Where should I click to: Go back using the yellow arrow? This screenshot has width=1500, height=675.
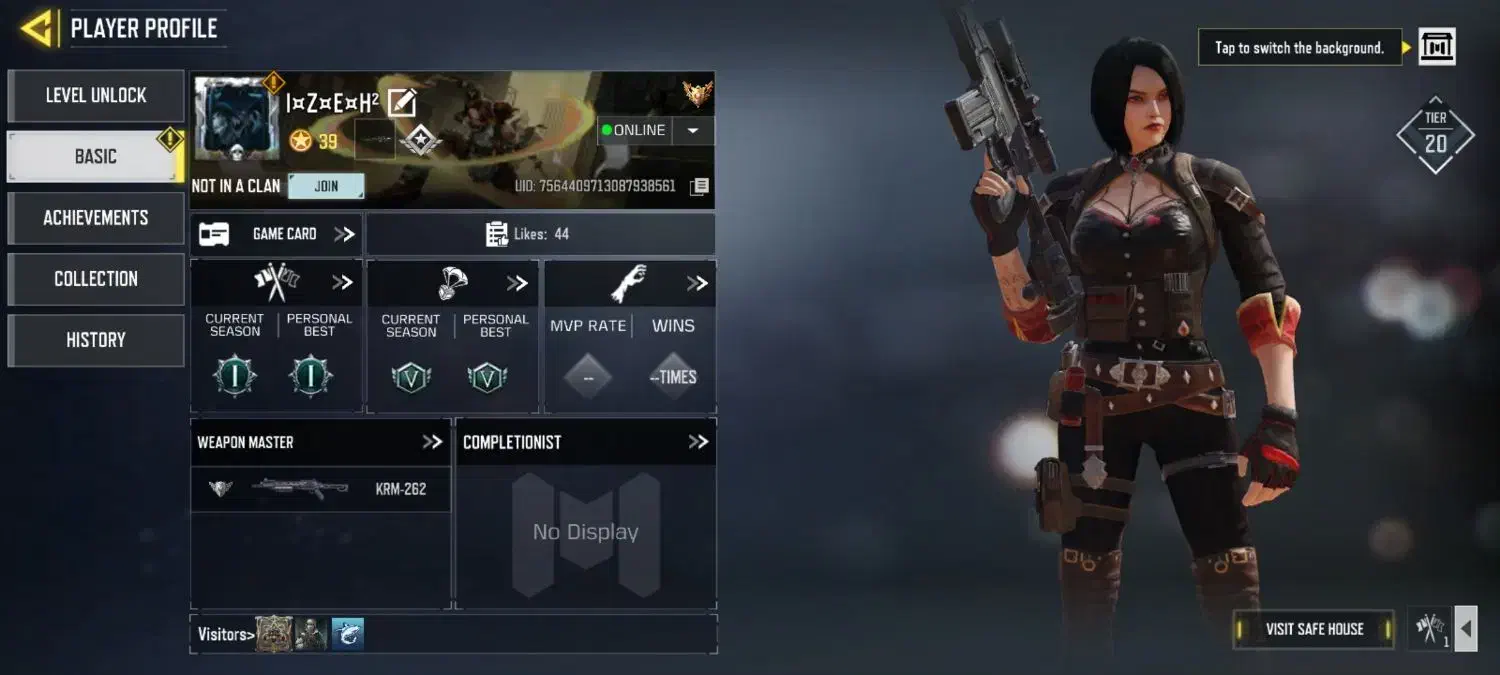[37, 29]
